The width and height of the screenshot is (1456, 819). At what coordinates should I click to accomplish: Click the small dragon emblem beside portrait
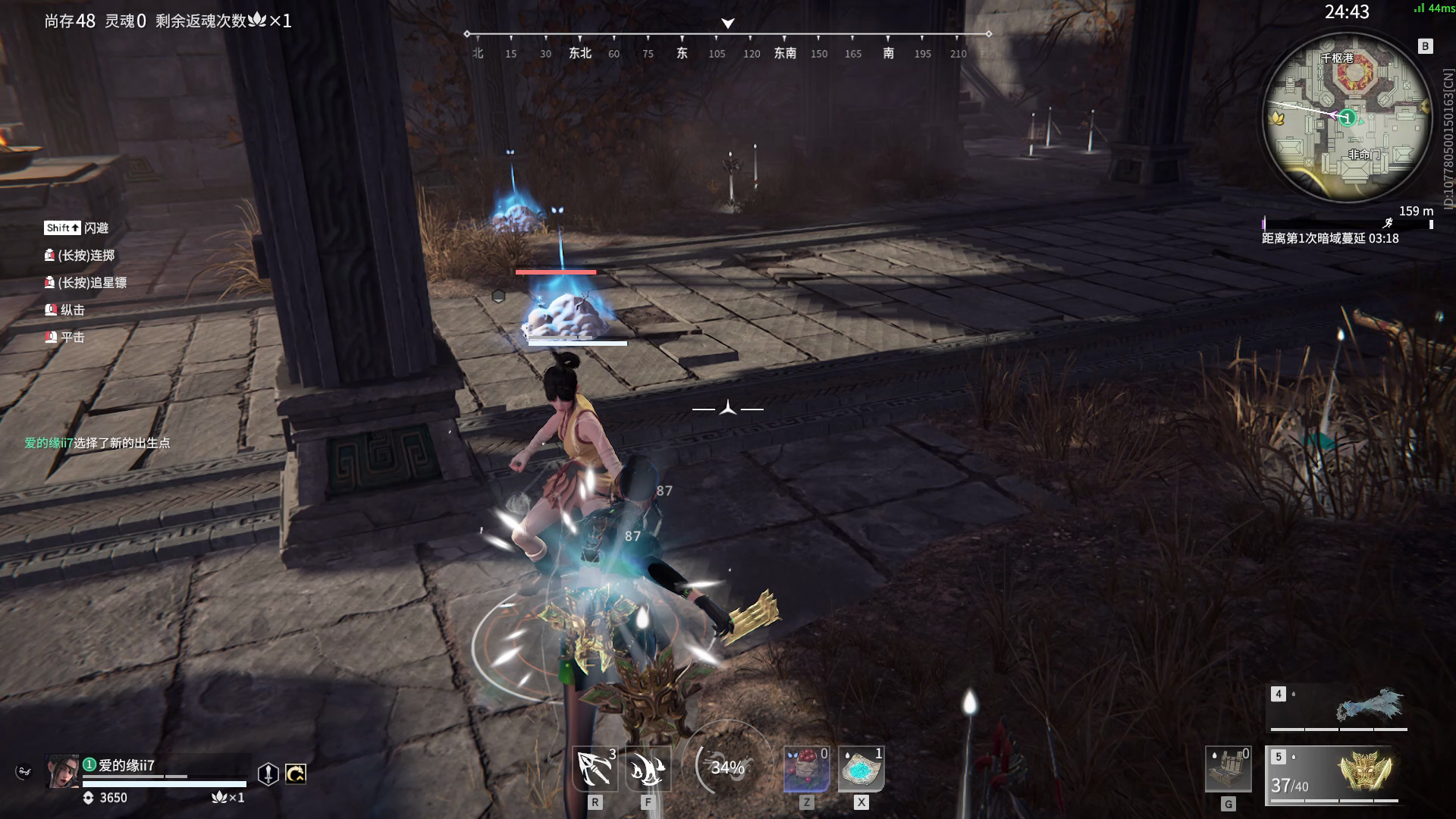(x=24, y=772)
